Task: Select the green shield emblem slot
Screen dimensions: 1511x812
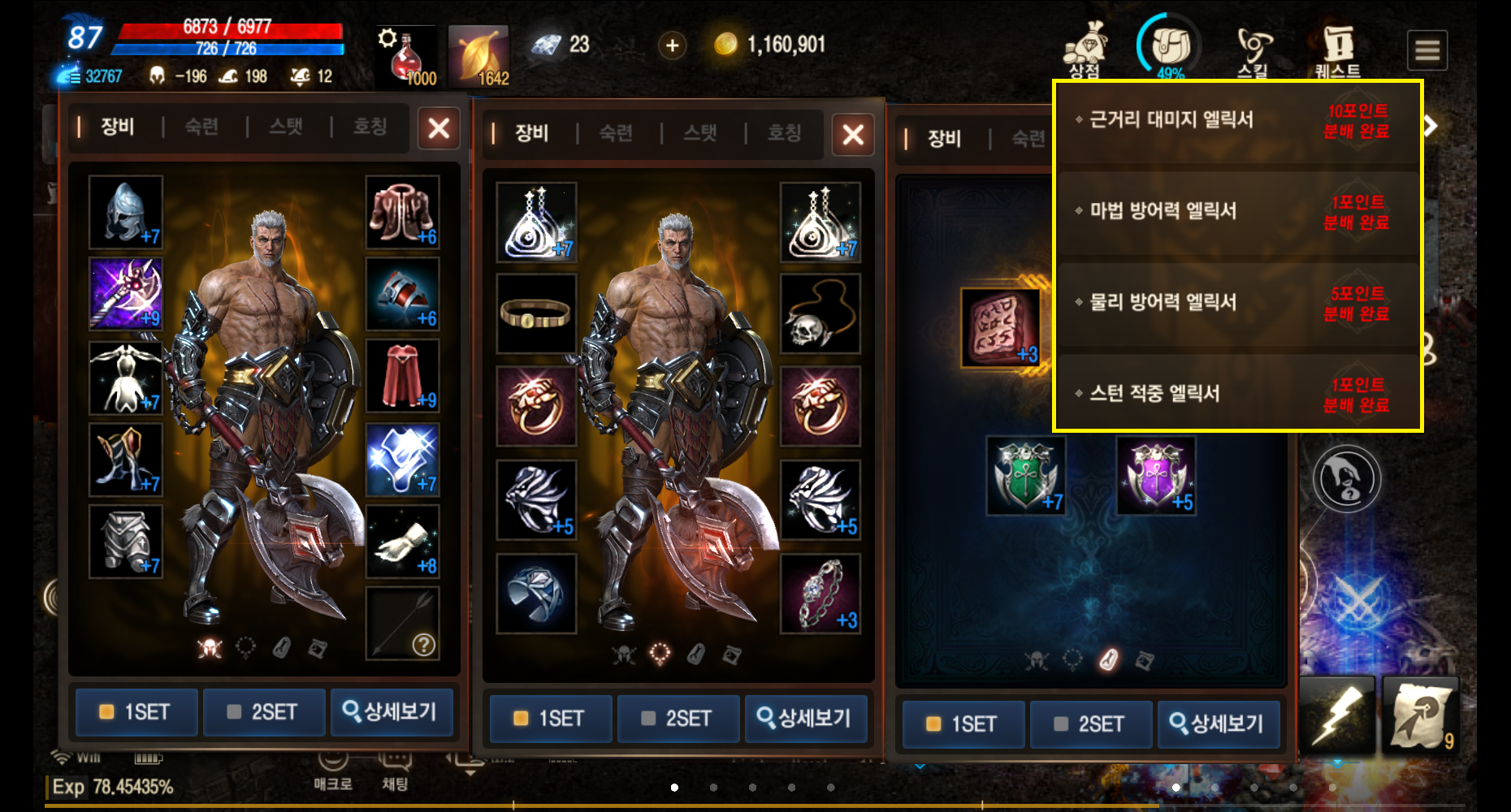Action: [x=1025, y=476]
